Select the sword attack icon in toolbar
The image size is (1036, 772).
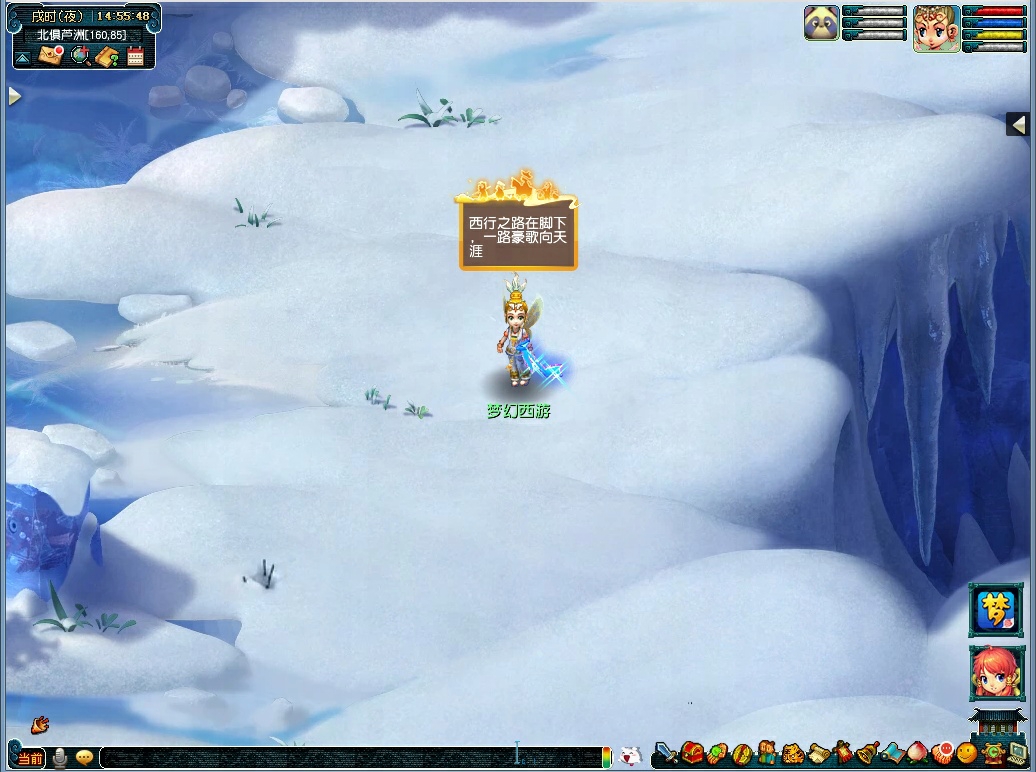coord(666,753)
